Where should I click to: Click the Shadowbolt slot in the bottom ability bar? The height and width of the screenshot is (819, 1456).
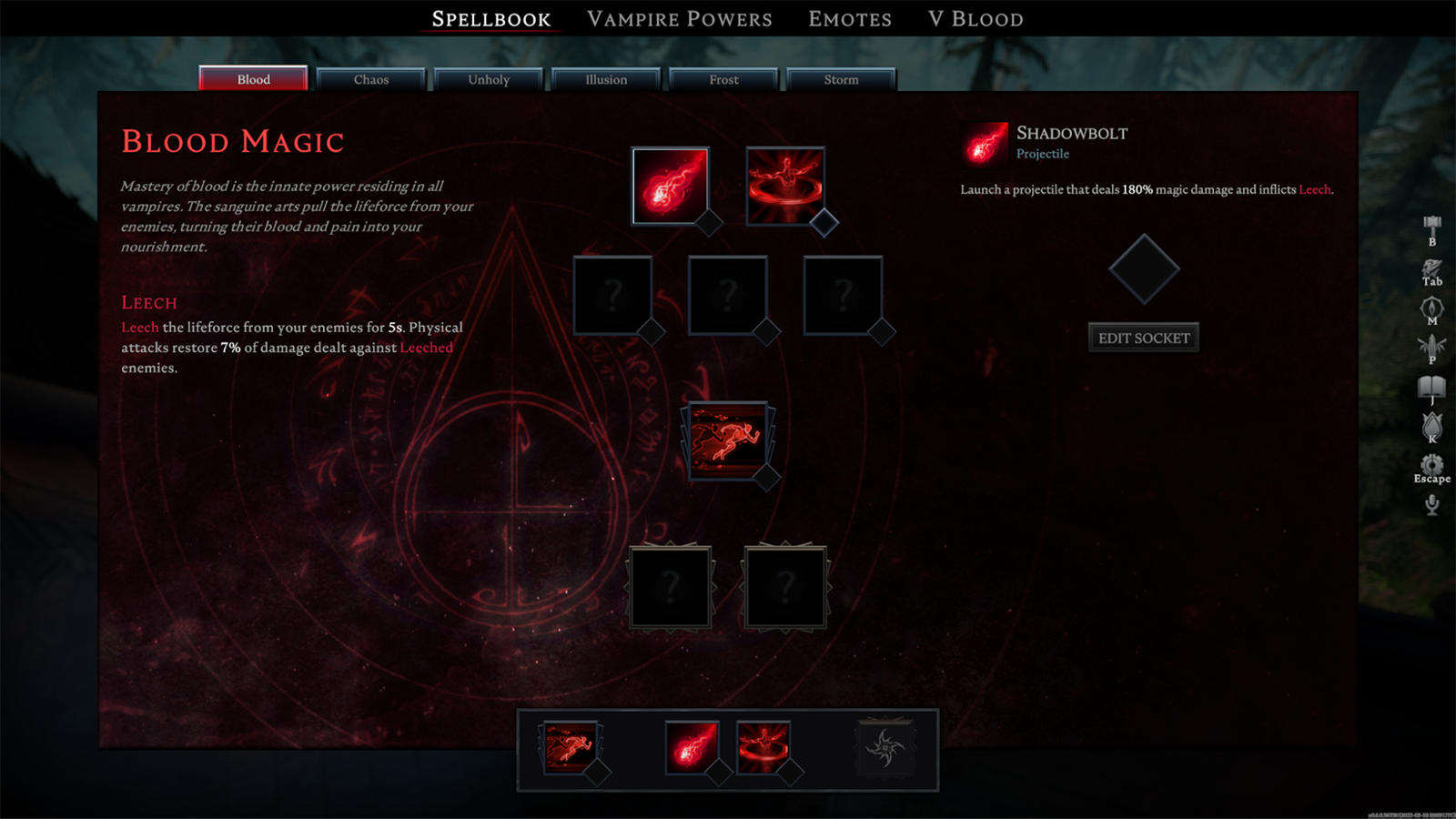click(x=691, y=746)
